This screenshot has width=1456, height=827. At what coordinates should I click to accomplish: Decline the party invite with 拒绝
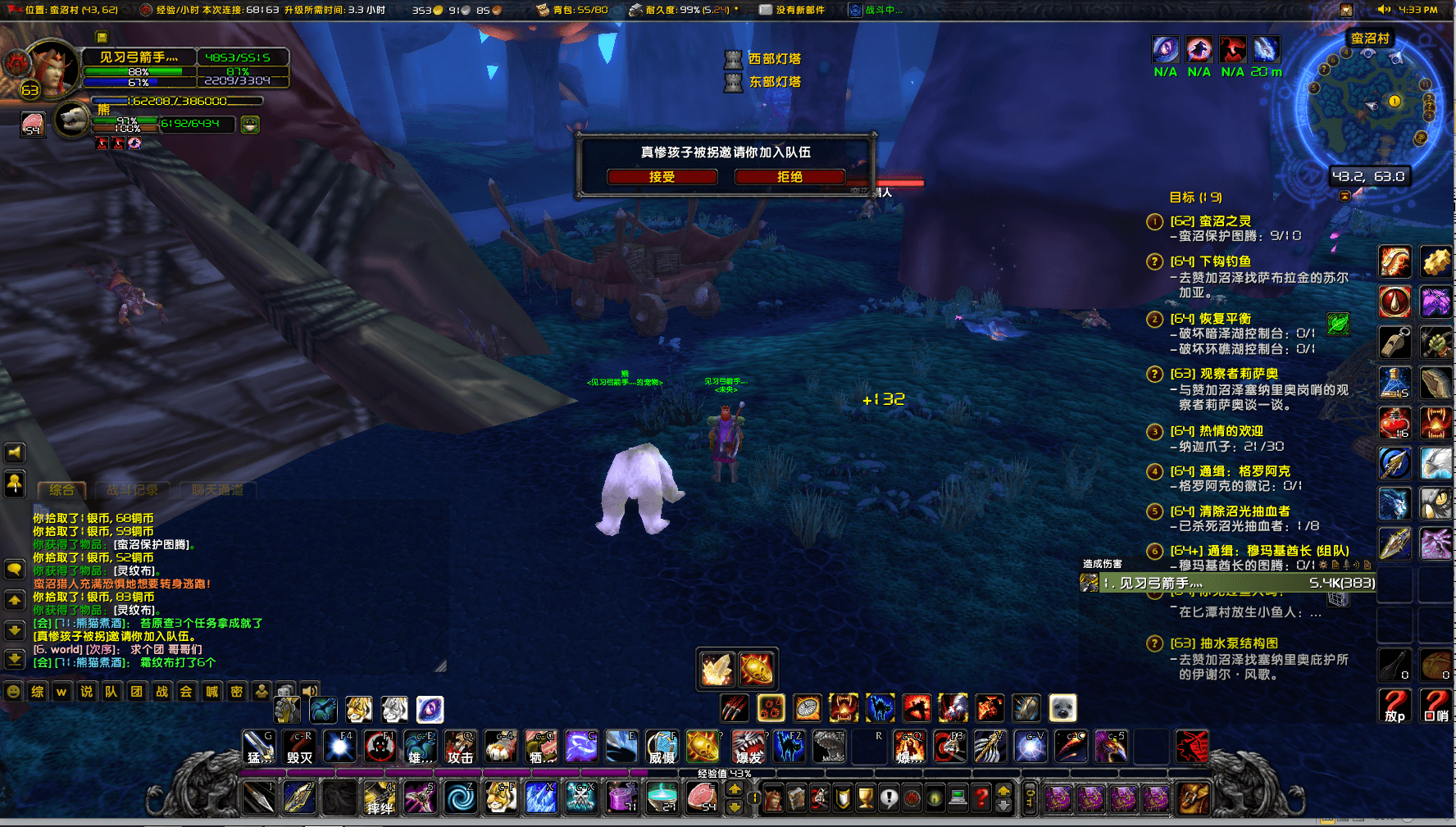789,177
